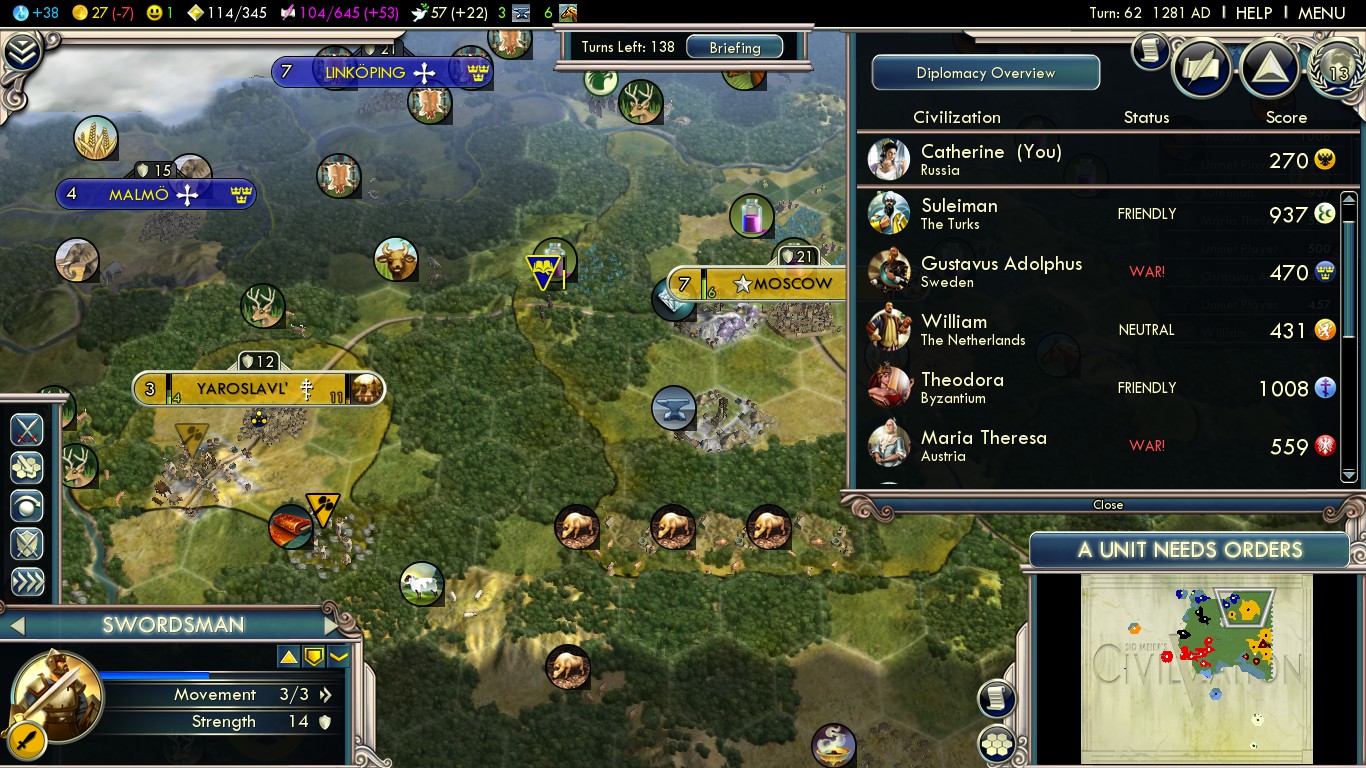This screenshot has width=1366, height=768.
Task: Open the HELP Civilopedia link
Action: [x=1253, y=13]
